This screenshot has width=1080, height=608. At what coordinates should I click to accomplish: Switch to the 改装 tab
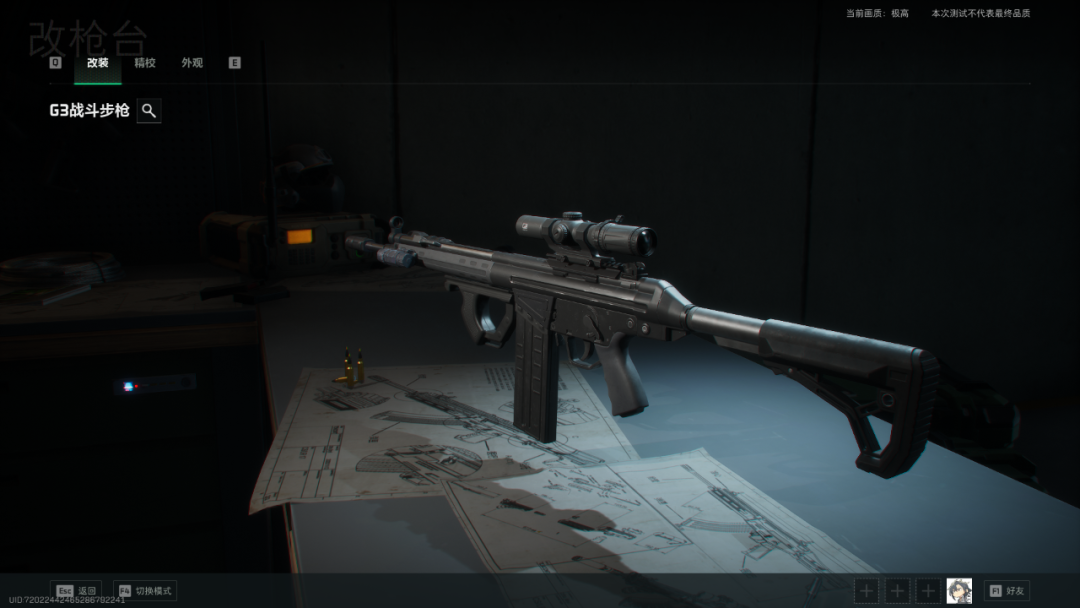click(x=97, y=63)
